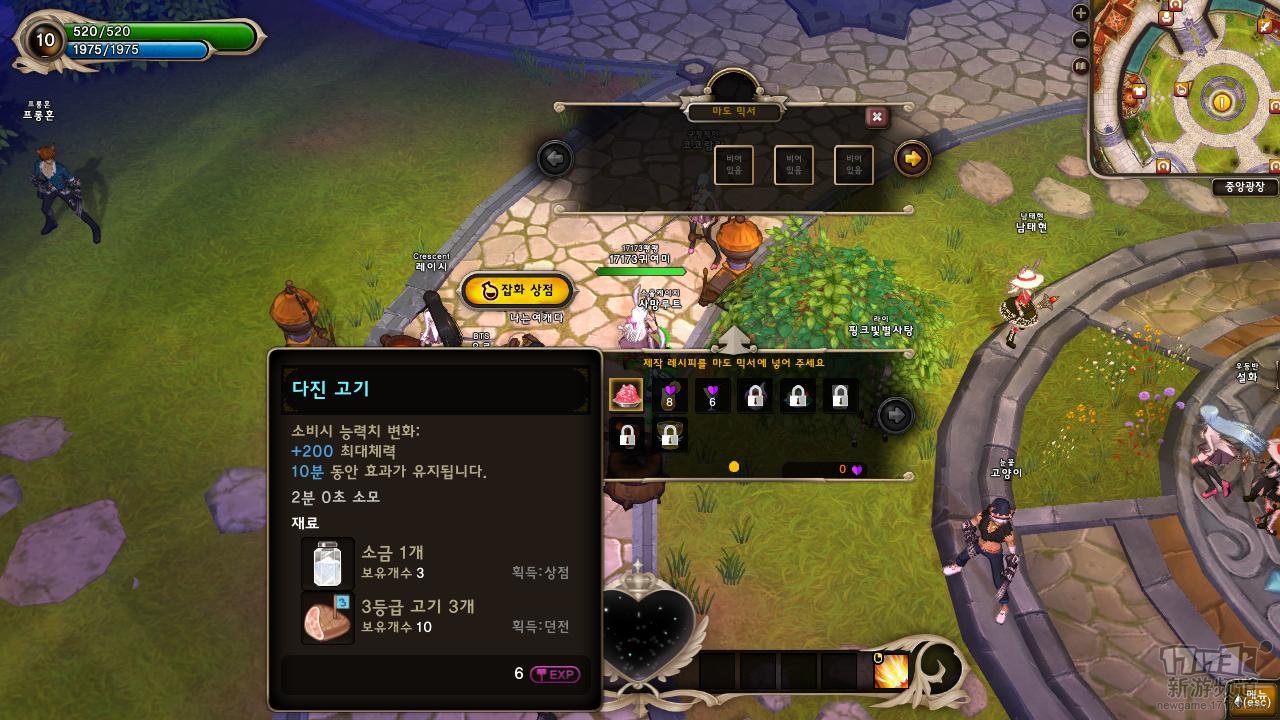Click the grey left arrow in mixer panel
Image resolution: width=1280 pixels, height=720 pixels.
(554, 158)
